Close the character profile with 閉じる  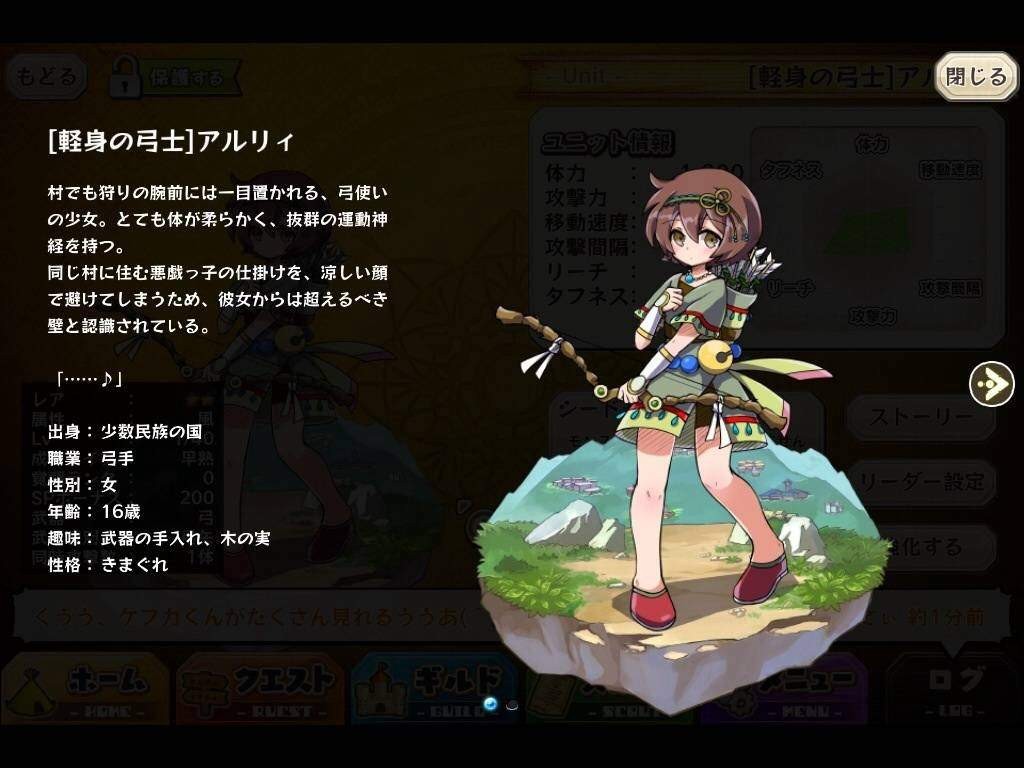975,77
